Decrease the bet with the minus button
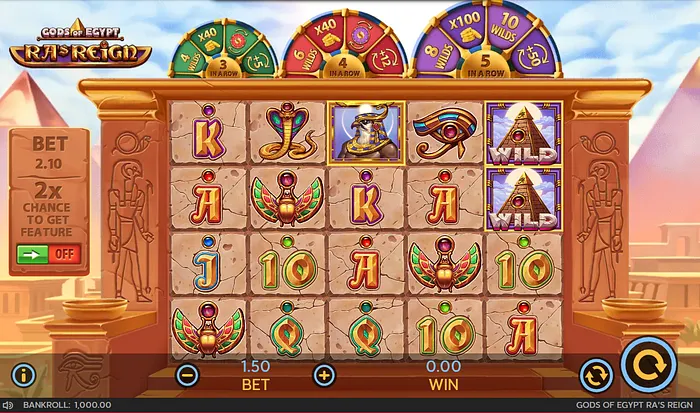 [x=187, y=376]
